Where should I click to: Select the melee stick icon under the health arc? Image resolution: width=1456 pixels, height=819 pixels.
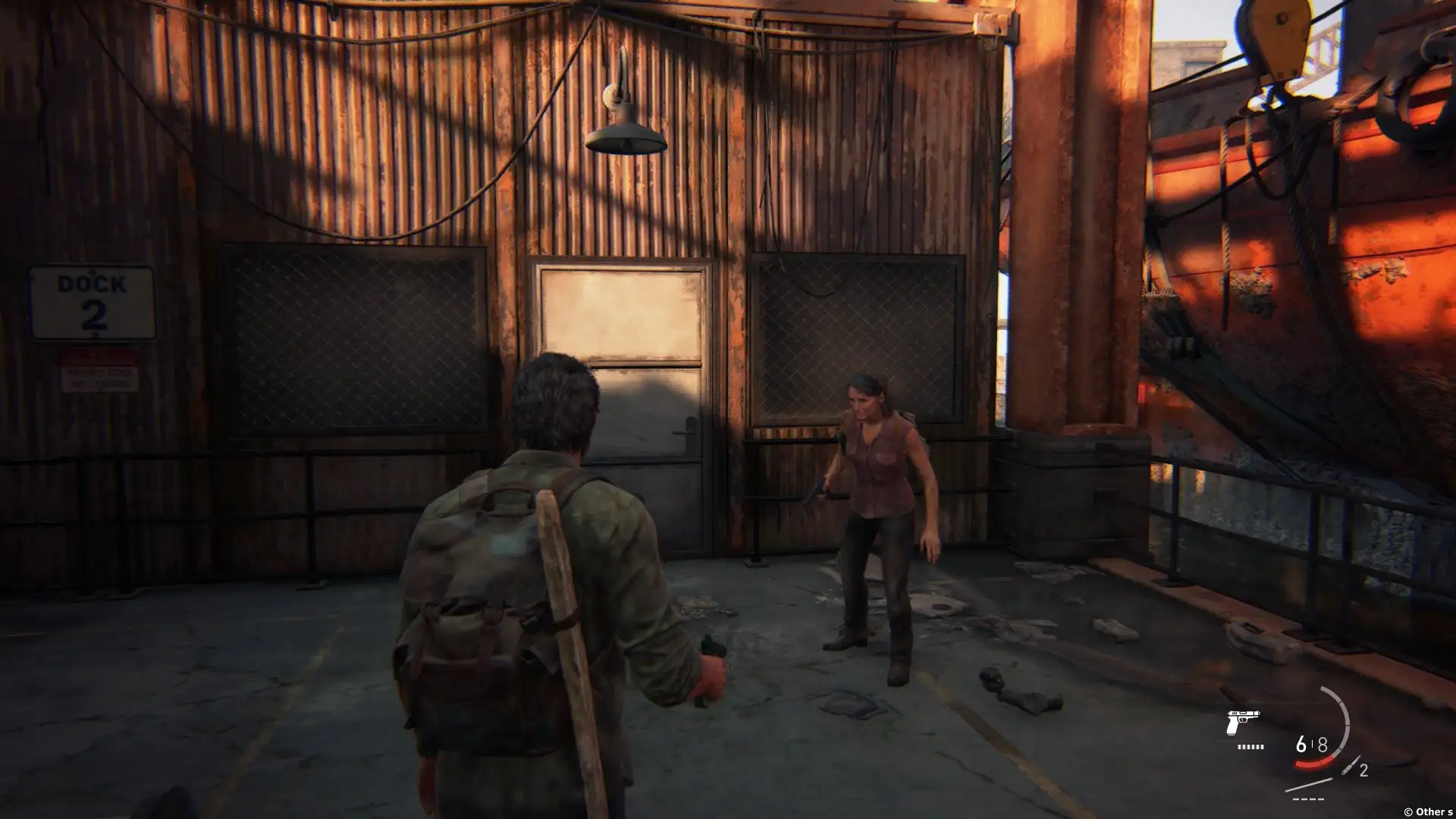click(x=1309, y=785)
